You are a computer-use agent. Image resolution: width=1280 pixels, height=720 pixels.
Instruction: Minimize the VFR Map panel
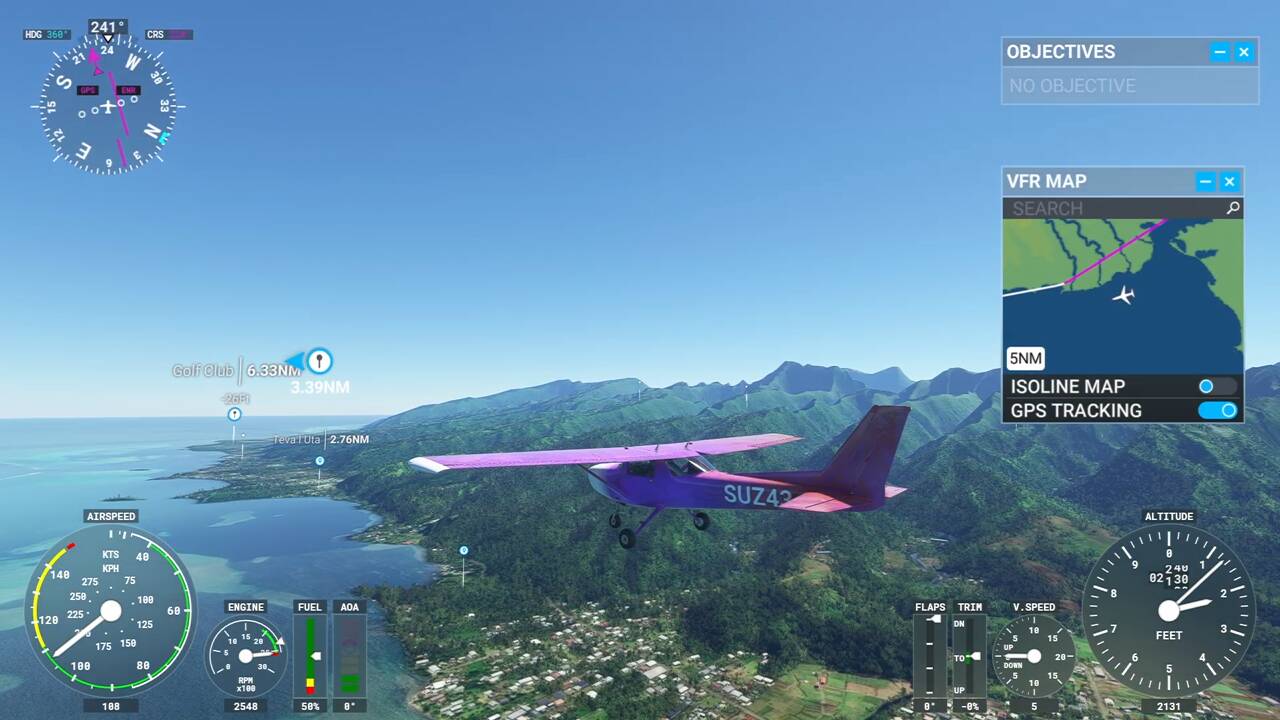(x=1206, y=182)
